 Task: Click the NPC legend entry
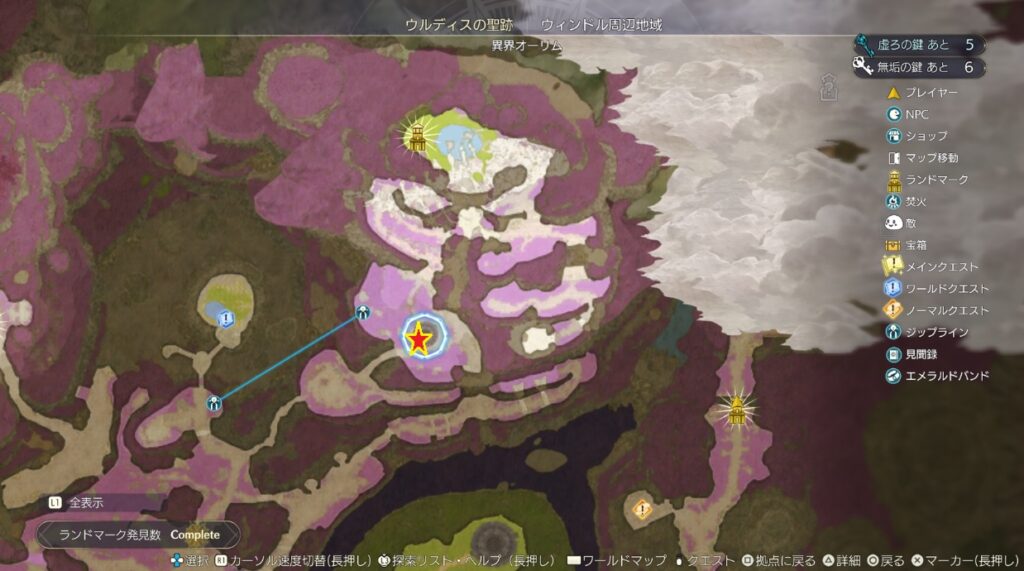coord(908,115)
